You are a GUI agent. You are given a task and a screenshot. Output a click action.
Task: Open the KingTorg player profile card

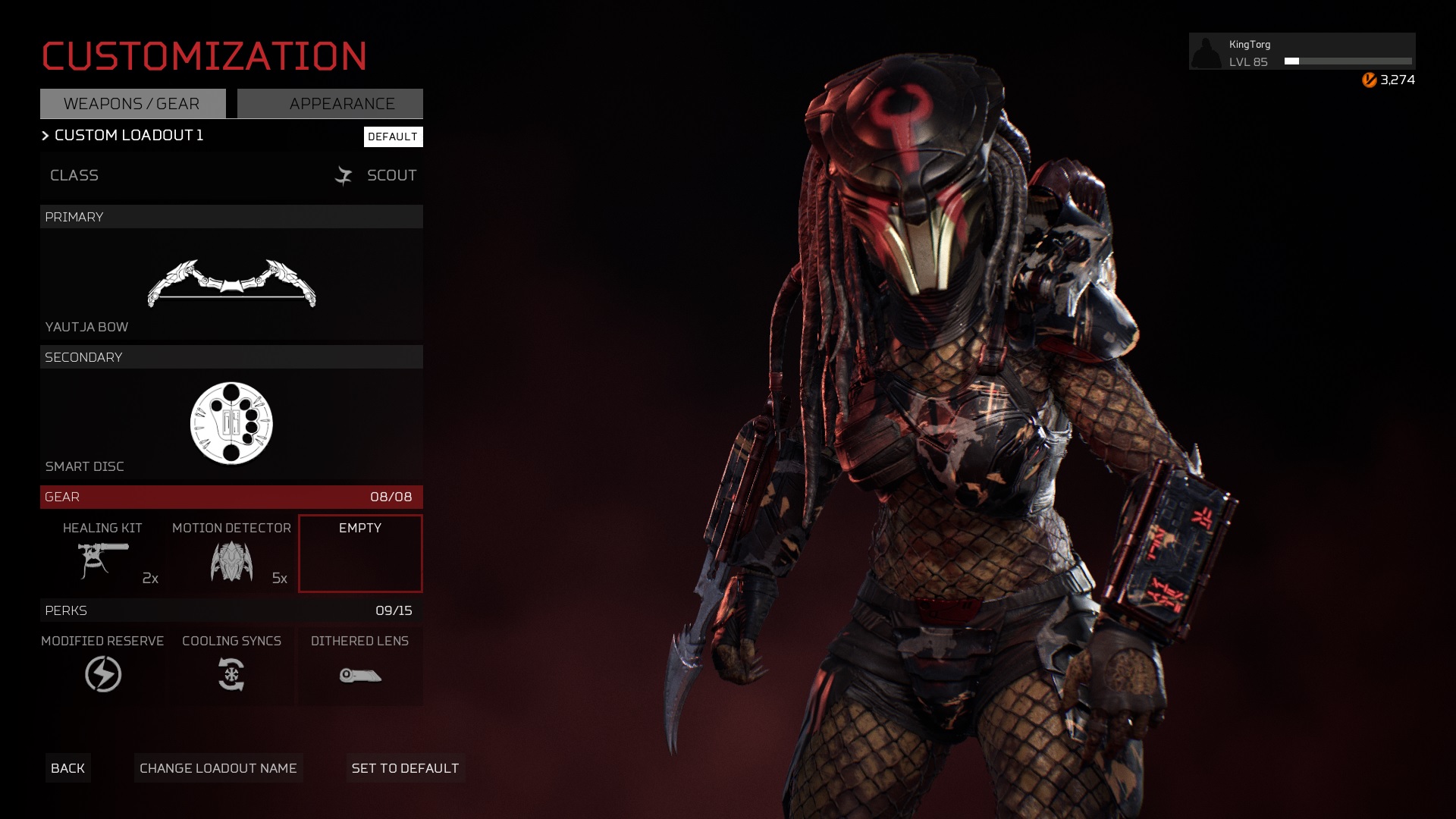tap(1301, 52)
